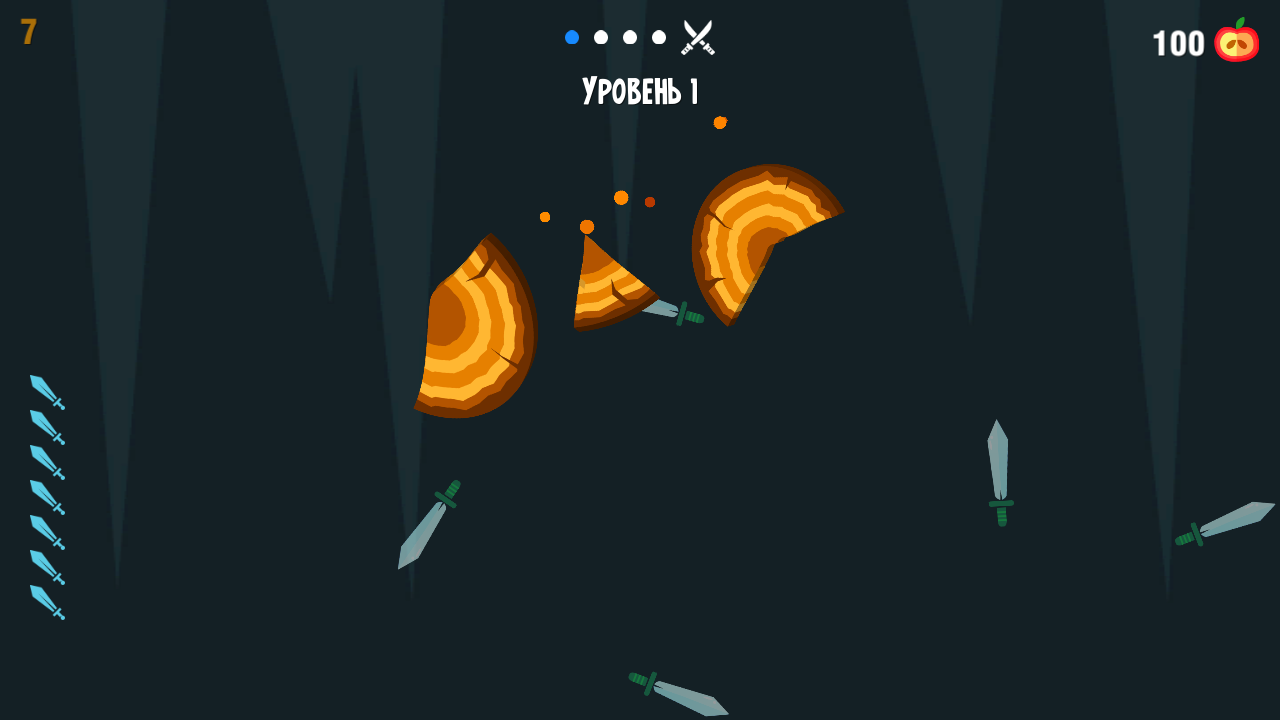Click the apple counter icon top right
Viewport: 1280px width, 720px height.
point(1235,42)
